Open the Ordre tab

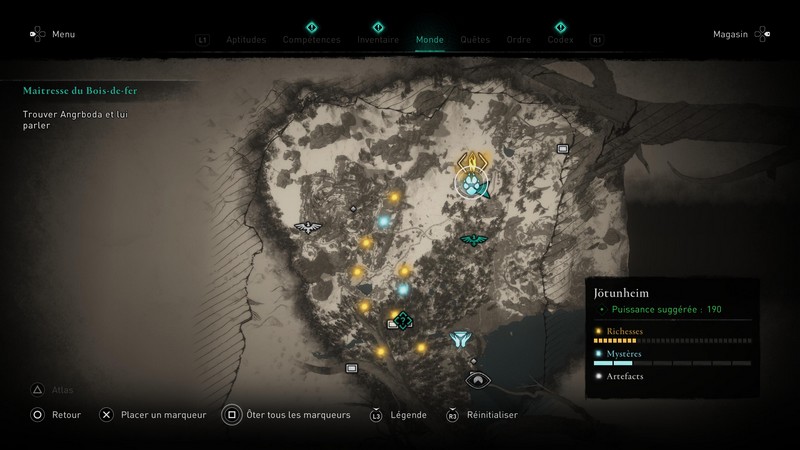(519, 40)
